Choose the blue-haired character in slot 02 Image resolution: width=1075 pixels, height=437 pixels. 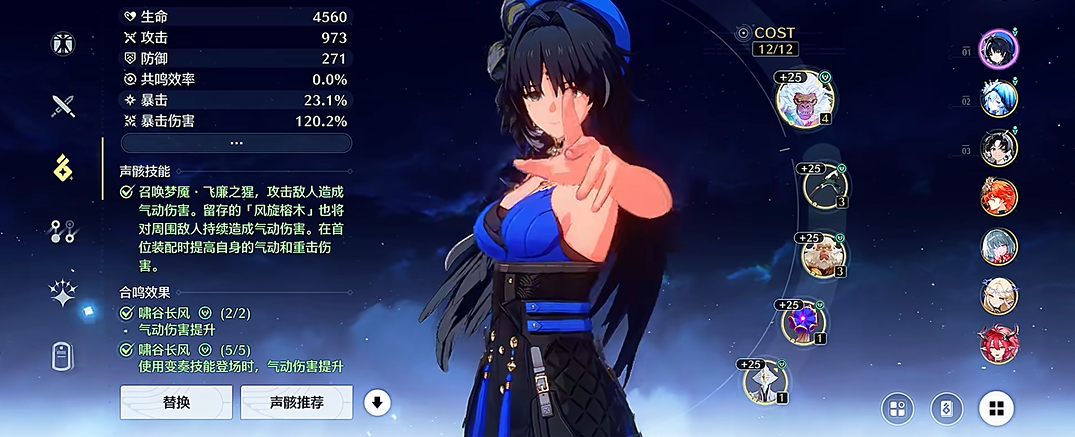998,98
